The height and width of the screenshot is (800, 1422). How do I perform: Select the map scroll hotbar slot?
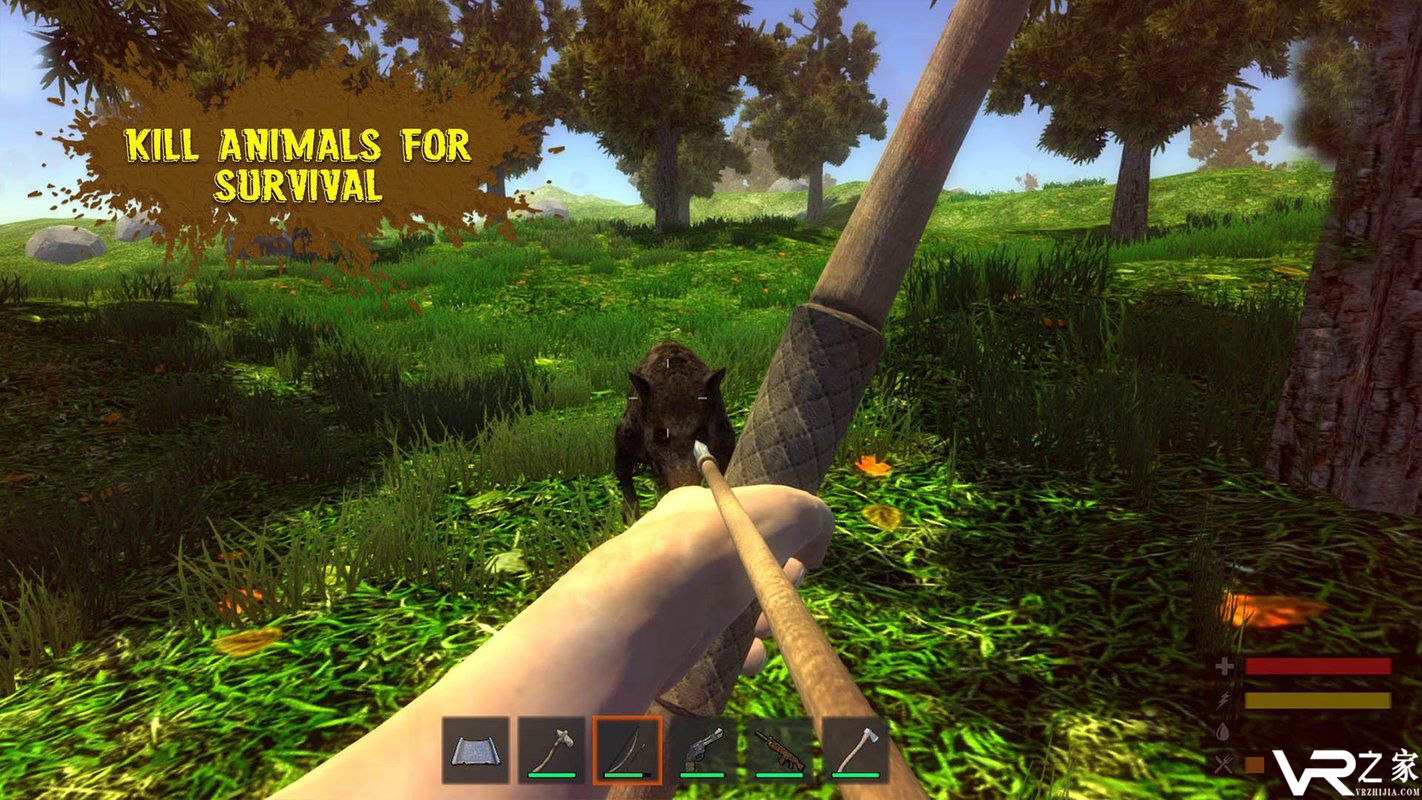point(475,750)
